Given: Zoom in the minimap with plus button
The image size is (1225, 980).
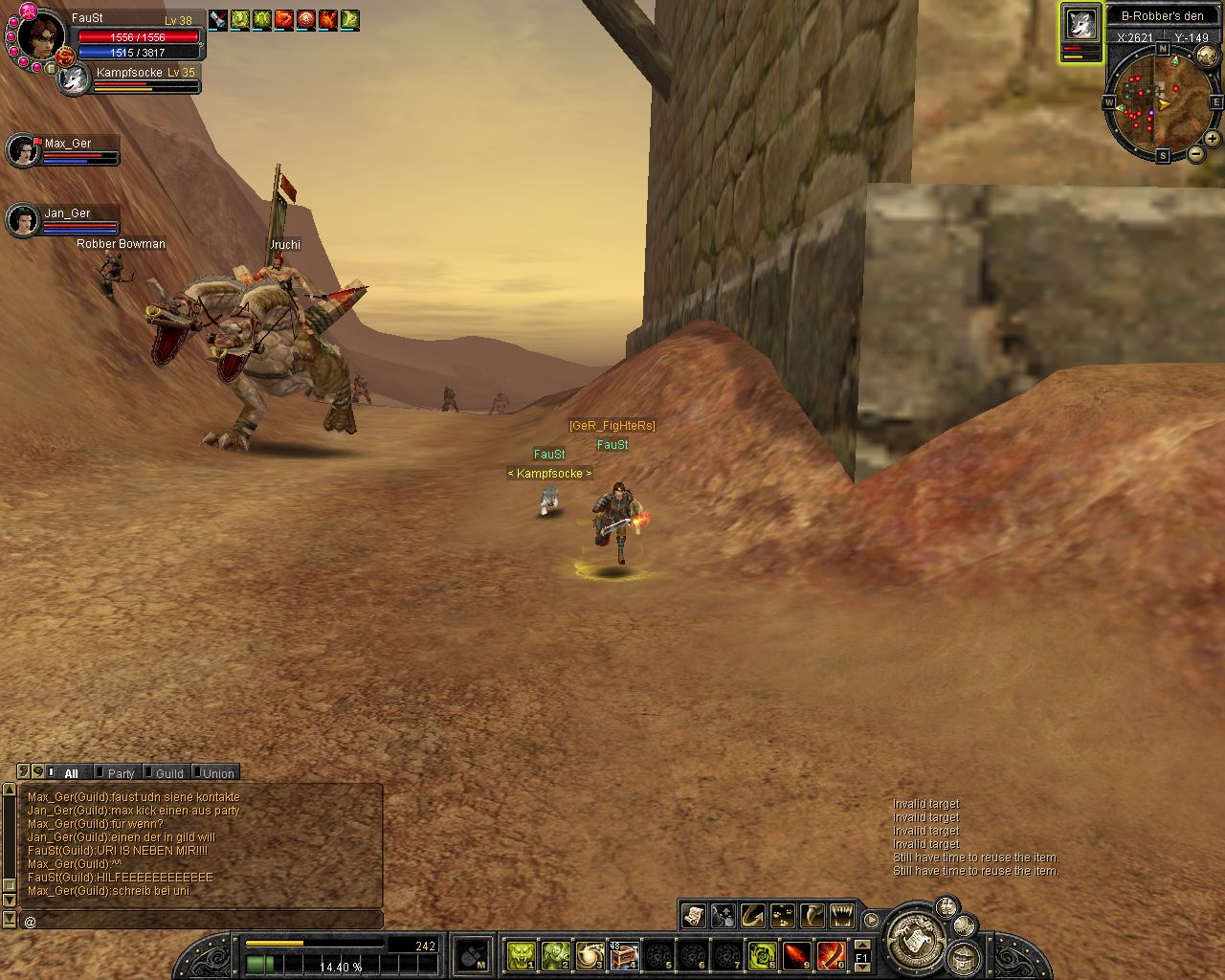Looking at the screenshot, I should click(x=1212, y=139).
